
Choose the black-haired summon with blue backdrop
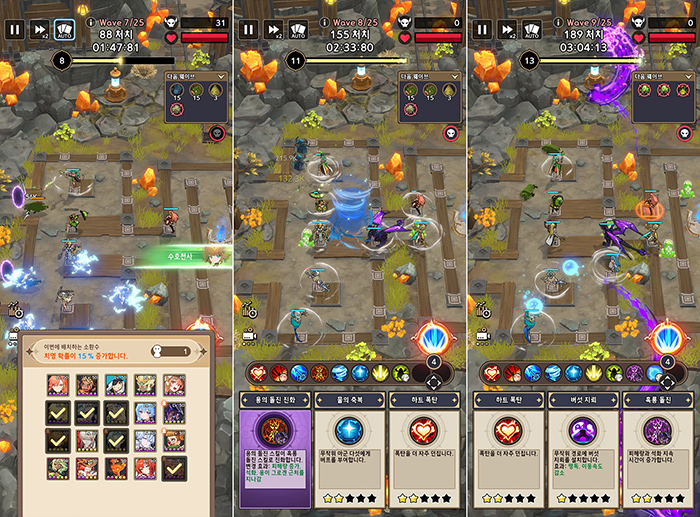click(x=116, y=384)
